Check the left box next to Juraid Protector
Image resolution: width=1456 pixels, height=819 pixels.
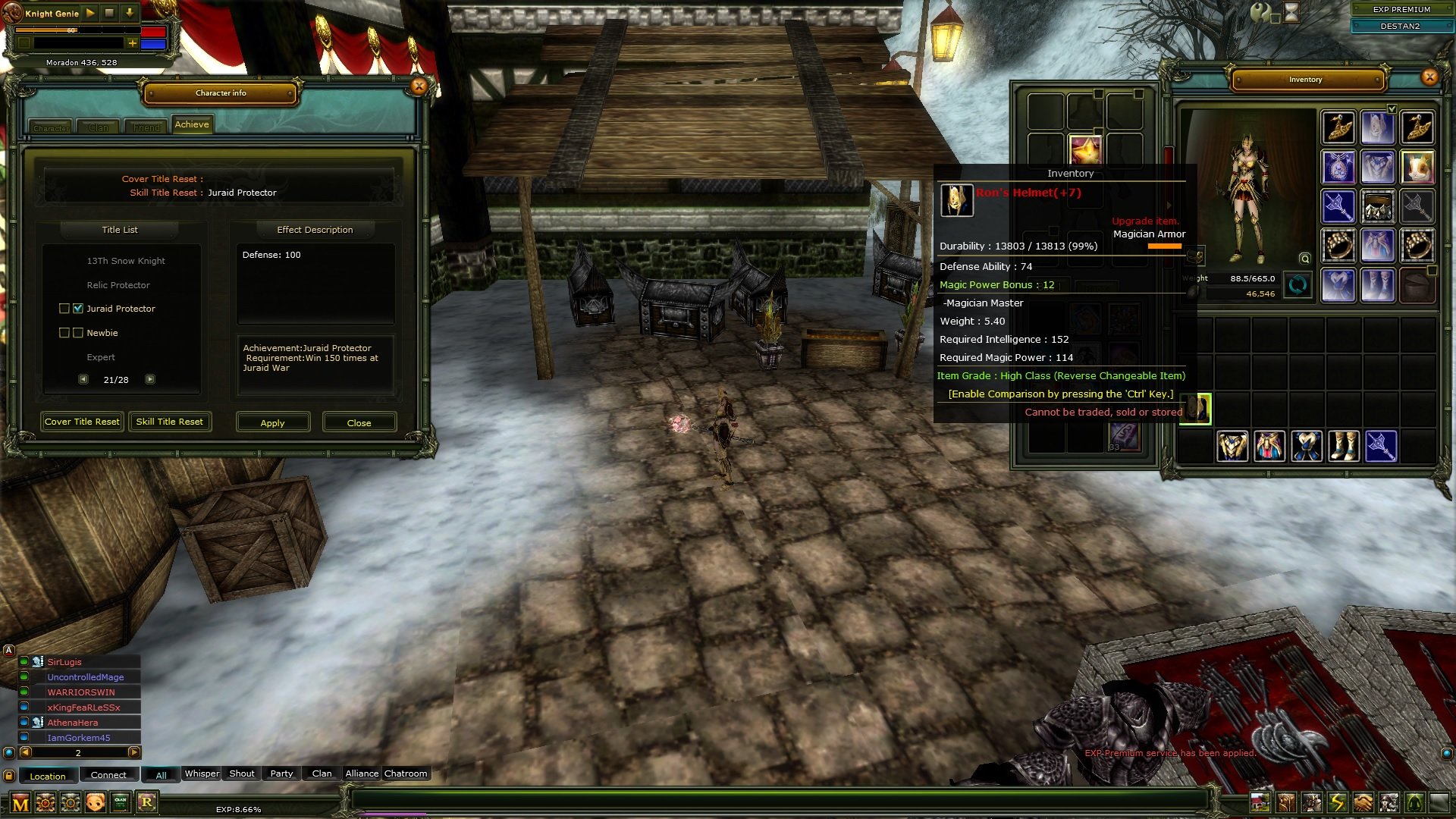[x=64, y=309]
